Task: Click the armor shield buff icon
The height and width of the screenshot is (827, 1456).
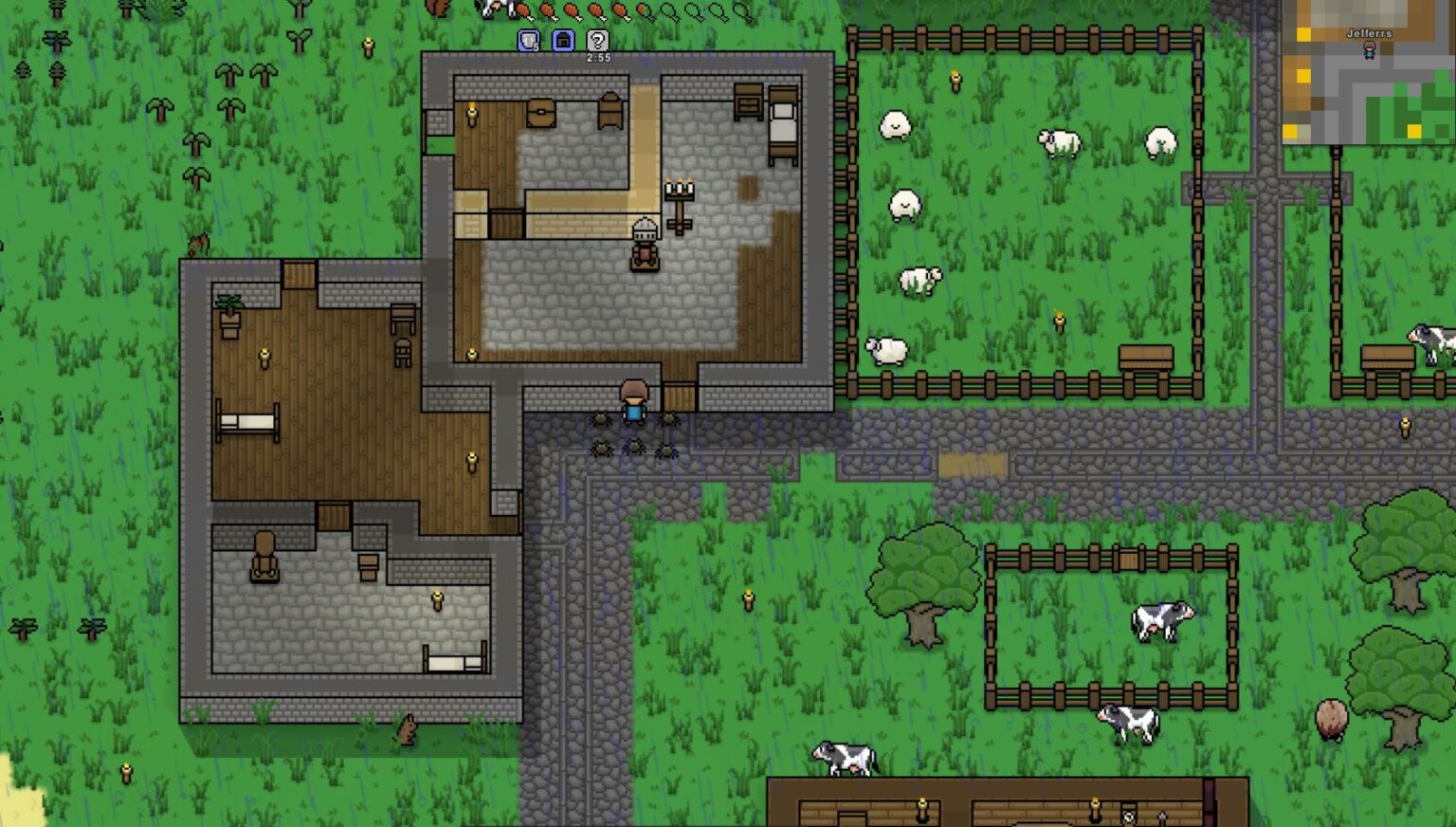Action: click(x=529, y=41)
